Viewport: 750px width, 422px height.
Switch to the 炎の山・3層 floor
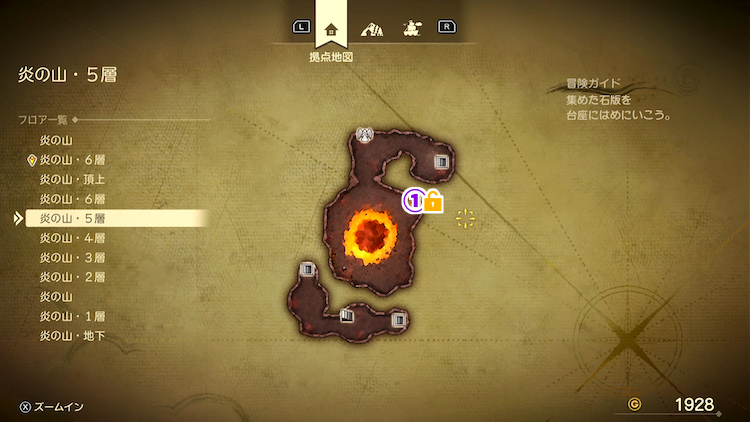73,257
